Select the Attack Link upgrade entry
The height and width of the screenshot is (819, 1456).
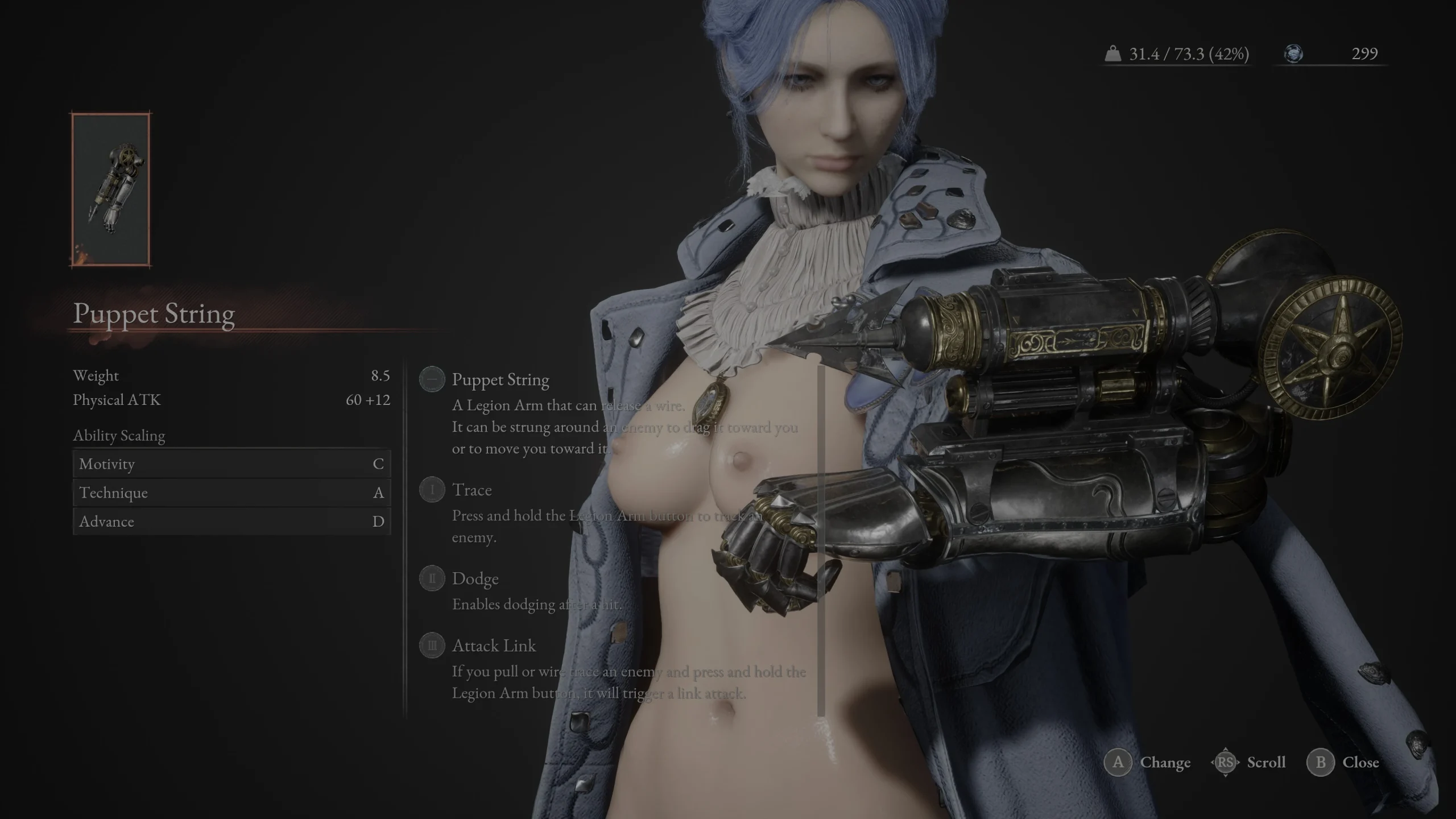(x=493, y=646)
